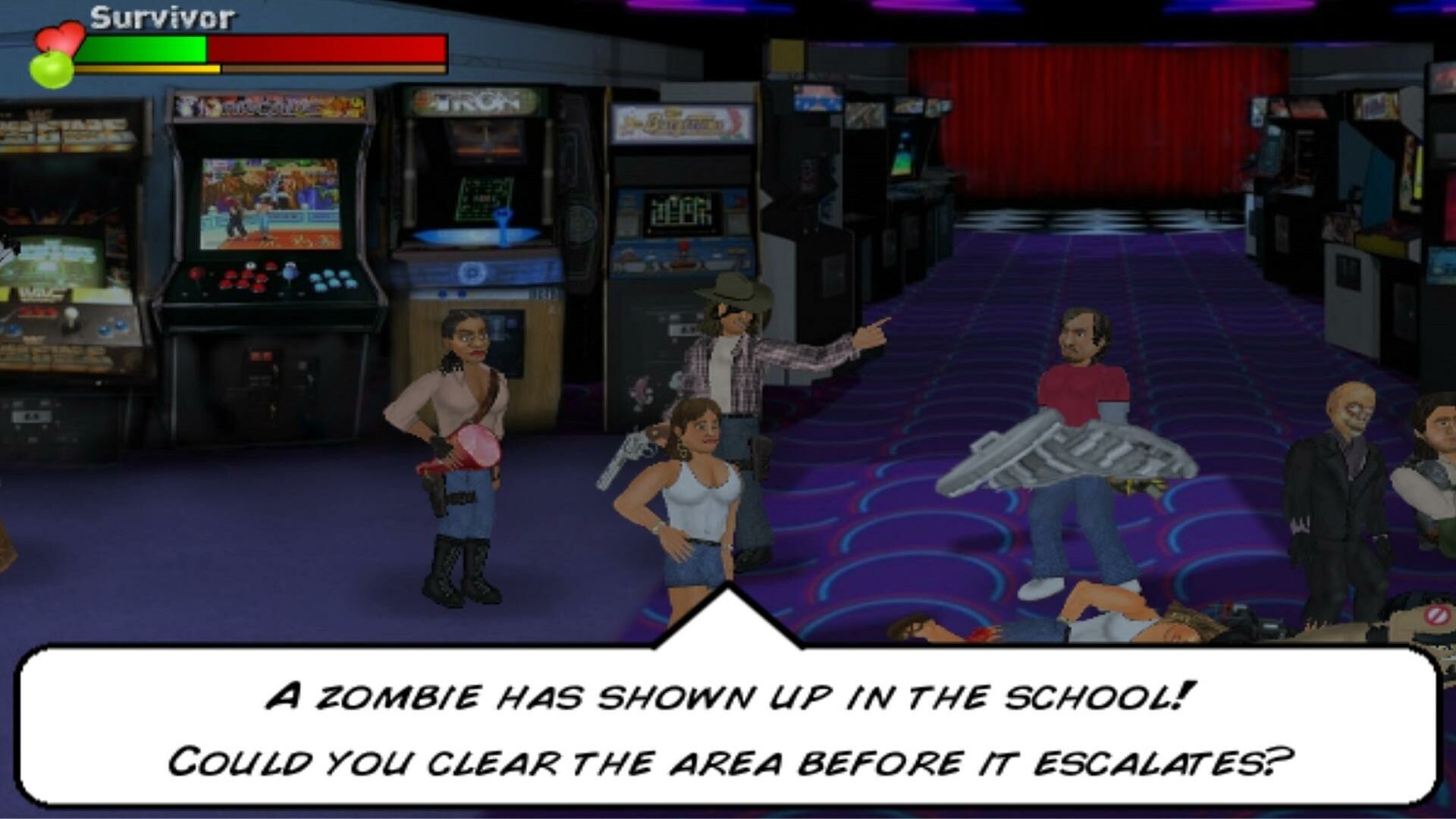The height and width of the screenshot is (819, 1456).
Task: Click the green health bar under Survivor
Action: tap(144, 47)
